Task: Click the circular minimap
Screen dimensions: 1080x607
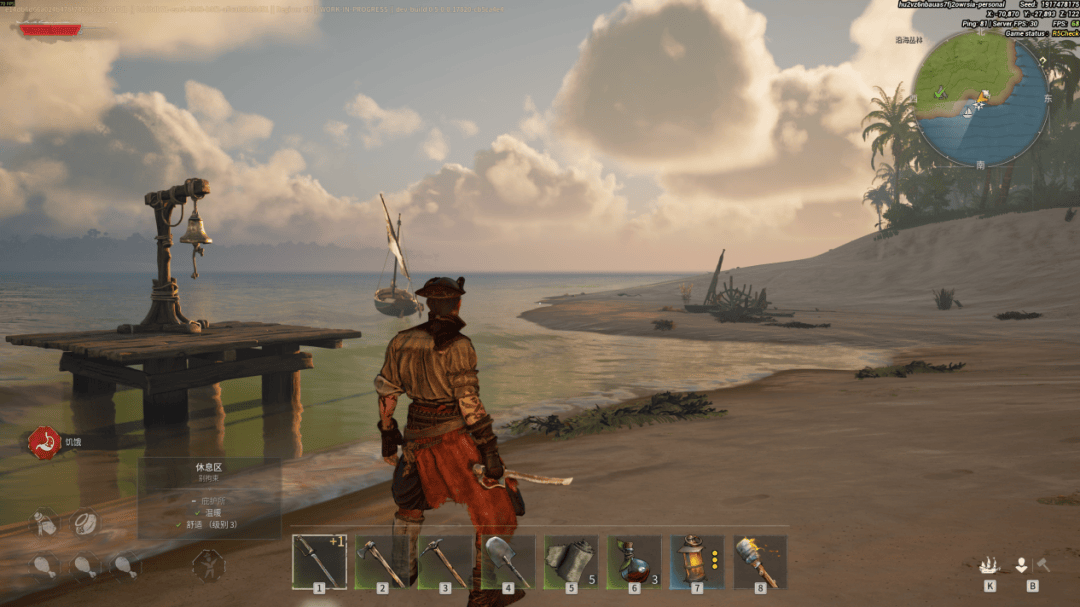Action: tap(980, 99)
